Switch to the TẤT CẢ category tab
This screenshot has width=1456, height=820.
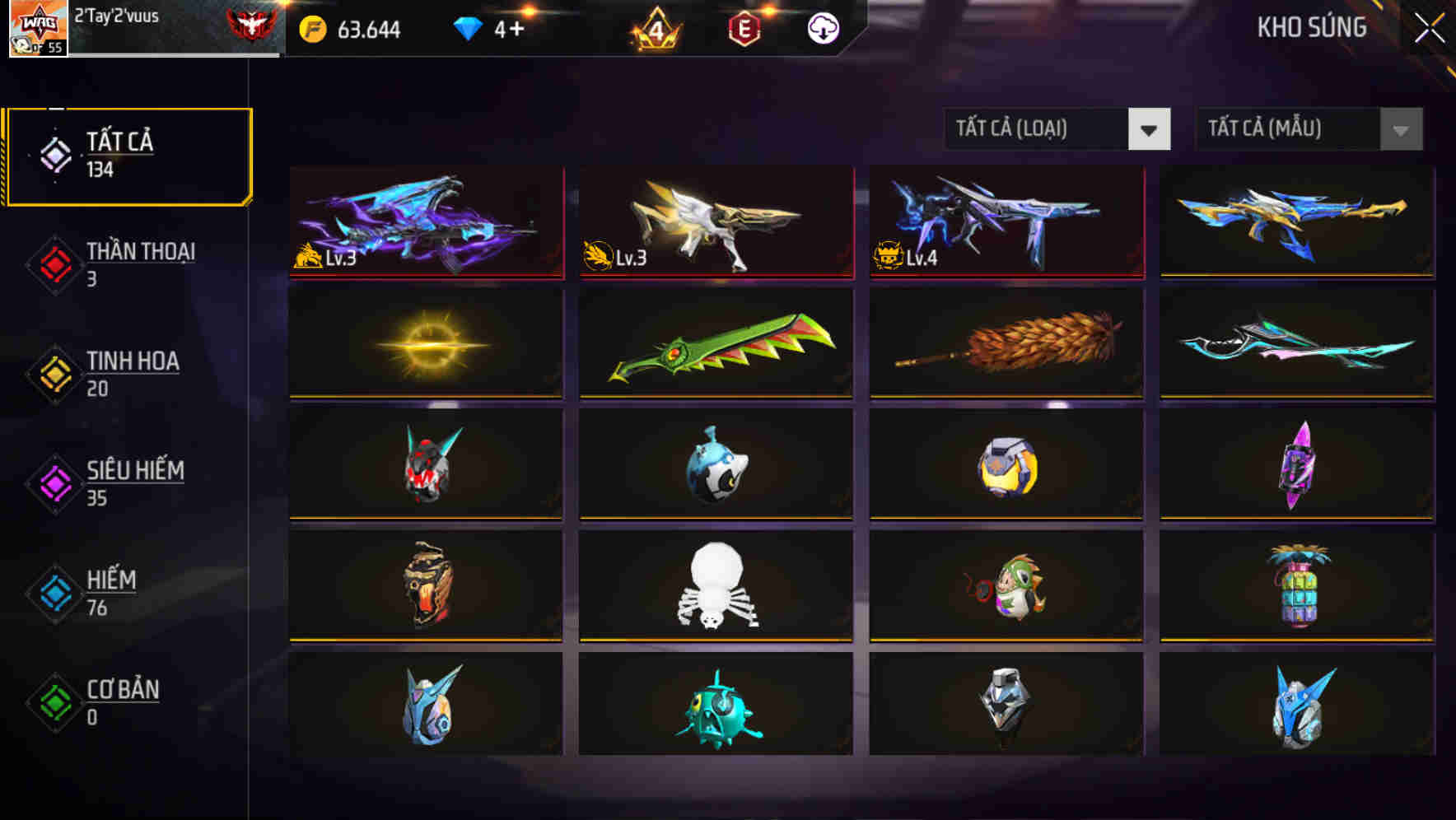coord(128,155)
